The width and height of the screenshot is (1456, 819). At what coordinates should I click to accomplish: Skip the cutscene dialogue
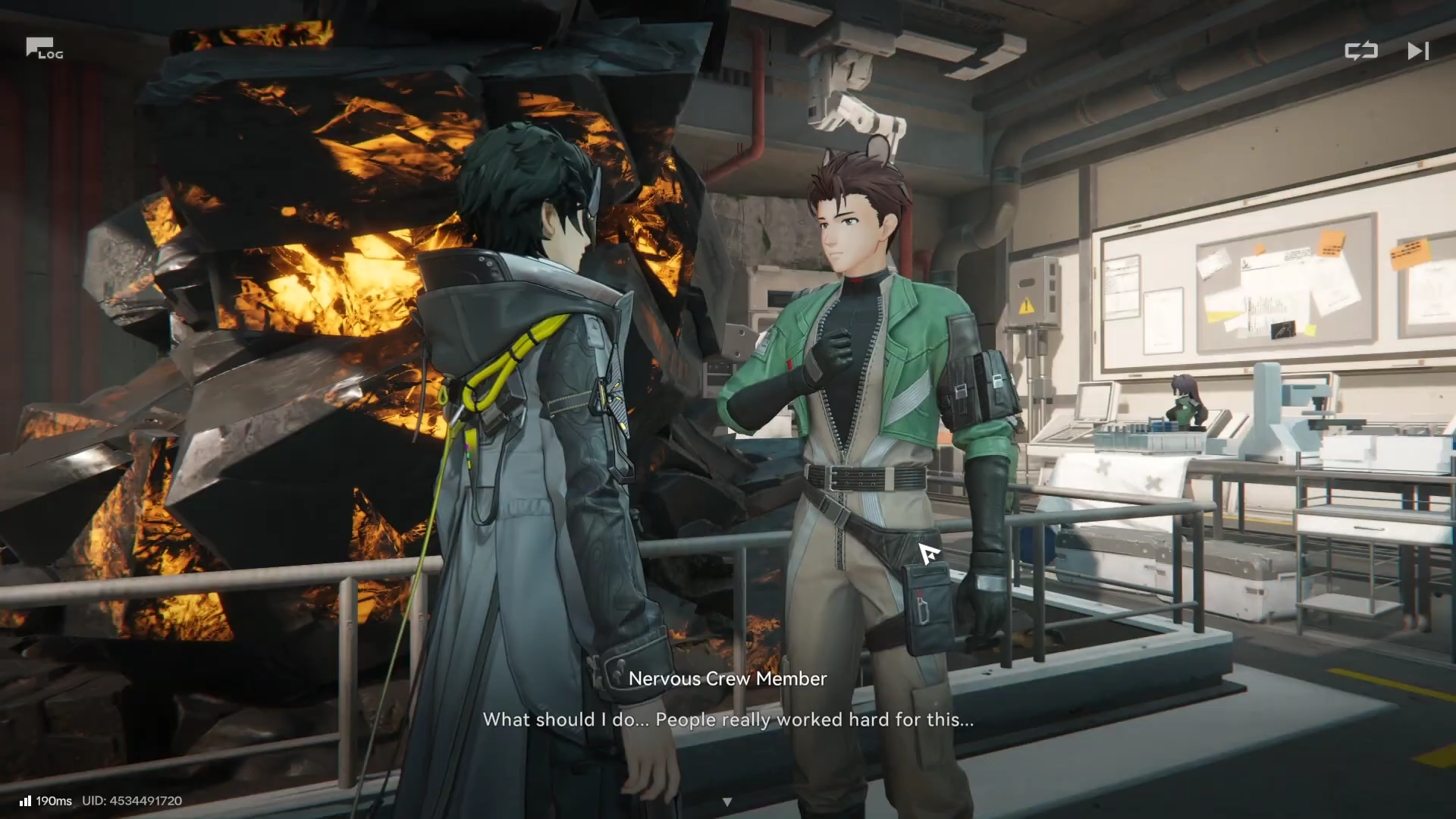coord(1417,51)
